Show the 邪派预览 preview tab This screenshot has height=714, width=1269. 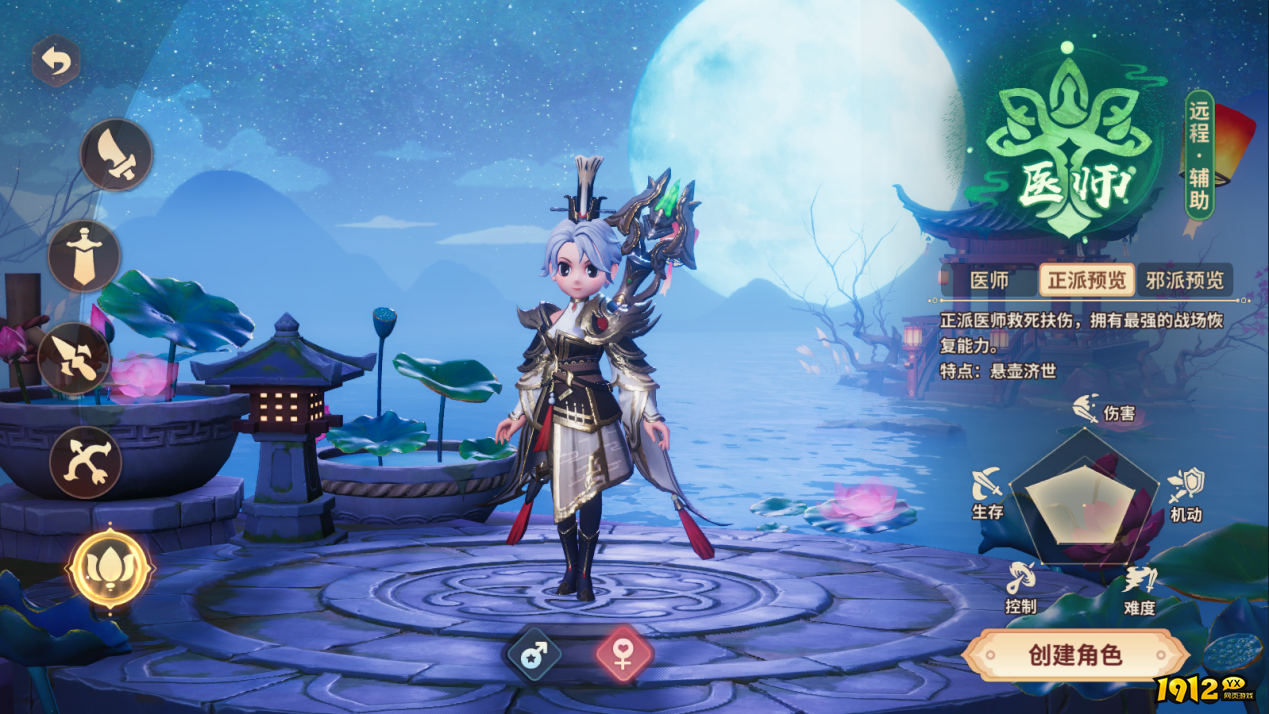coord(1185,280)
